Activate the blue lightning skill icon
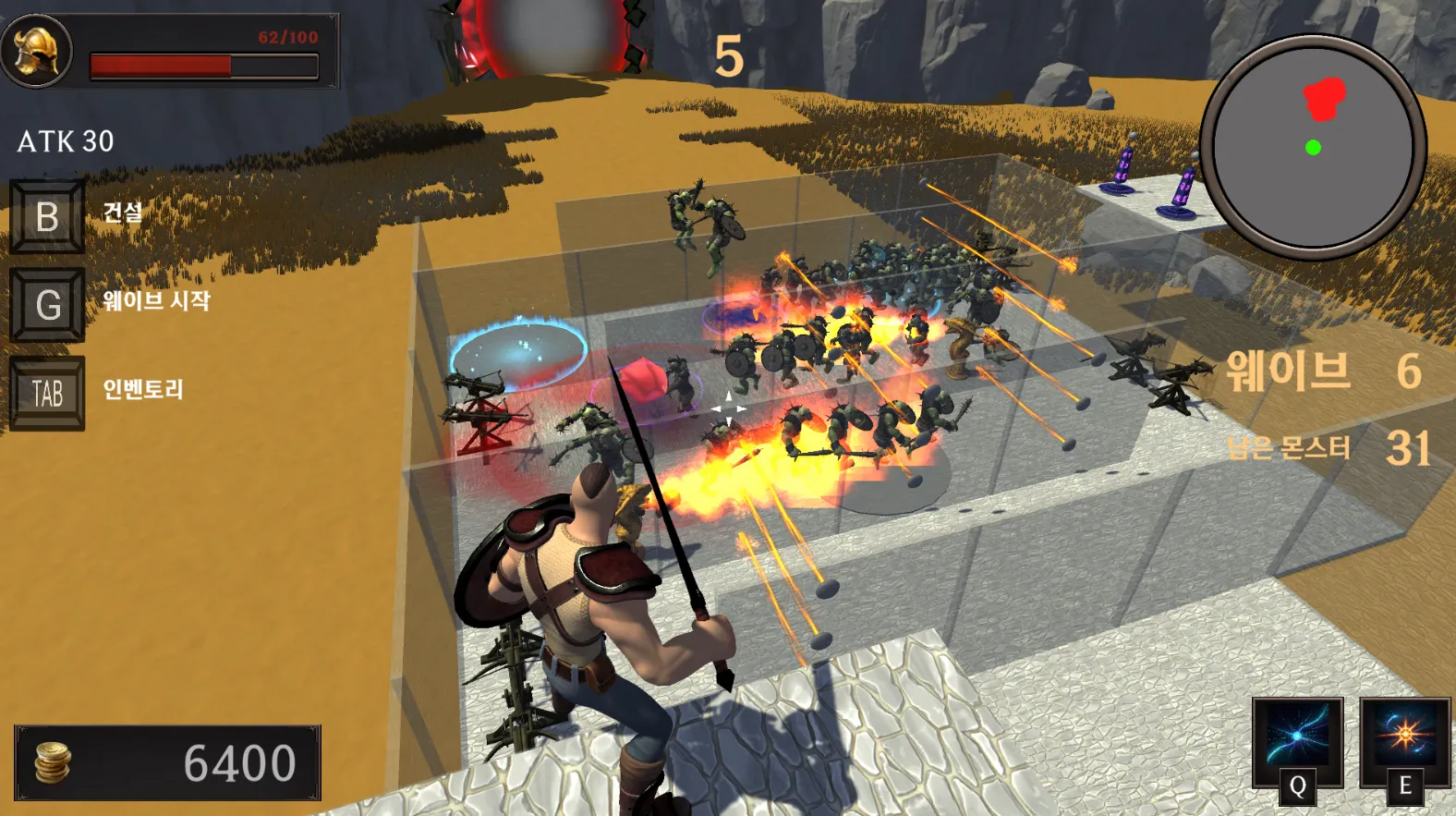 (x=1297, y=737)
